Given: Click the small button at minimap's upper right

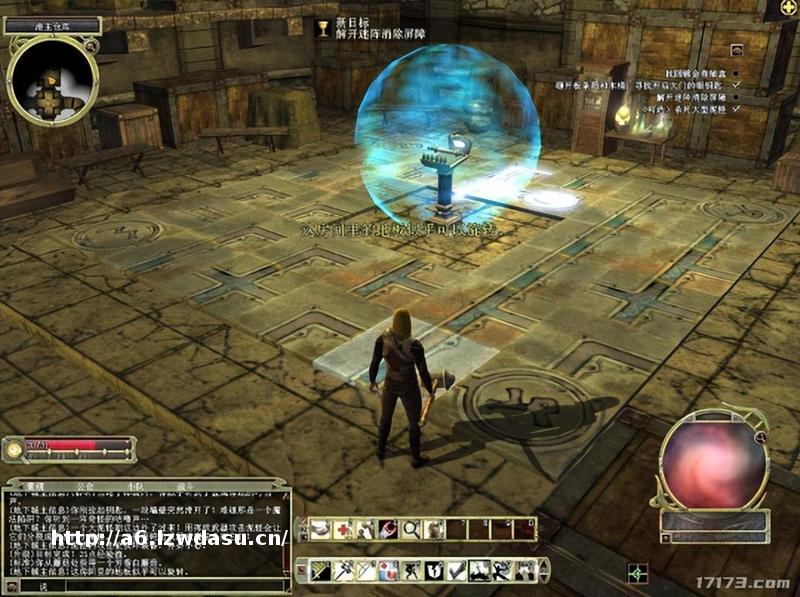Looking at the screenshot, I should (x=92, y=45).
